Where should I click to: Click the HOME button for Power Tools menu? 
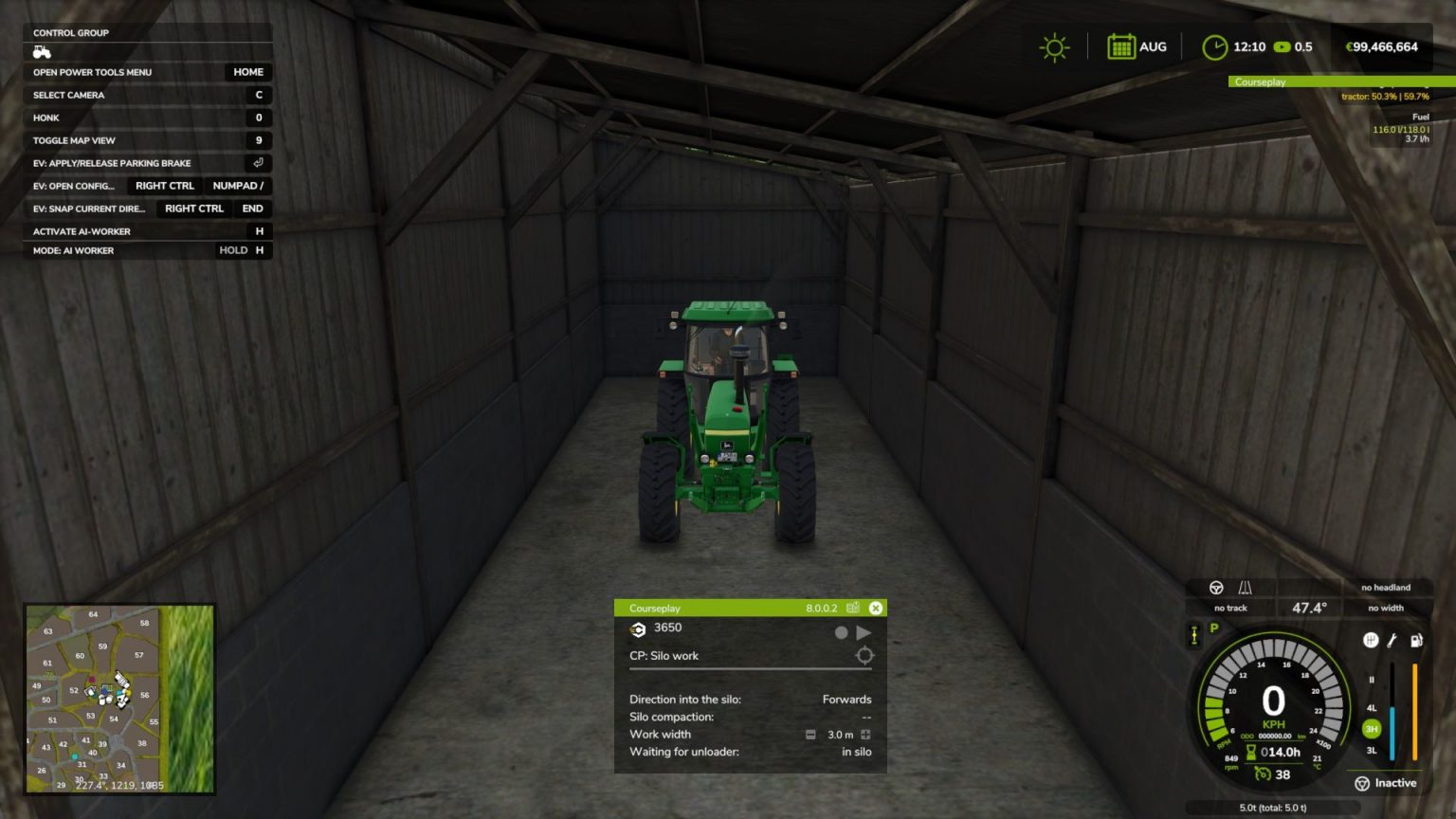pos(247,72)
